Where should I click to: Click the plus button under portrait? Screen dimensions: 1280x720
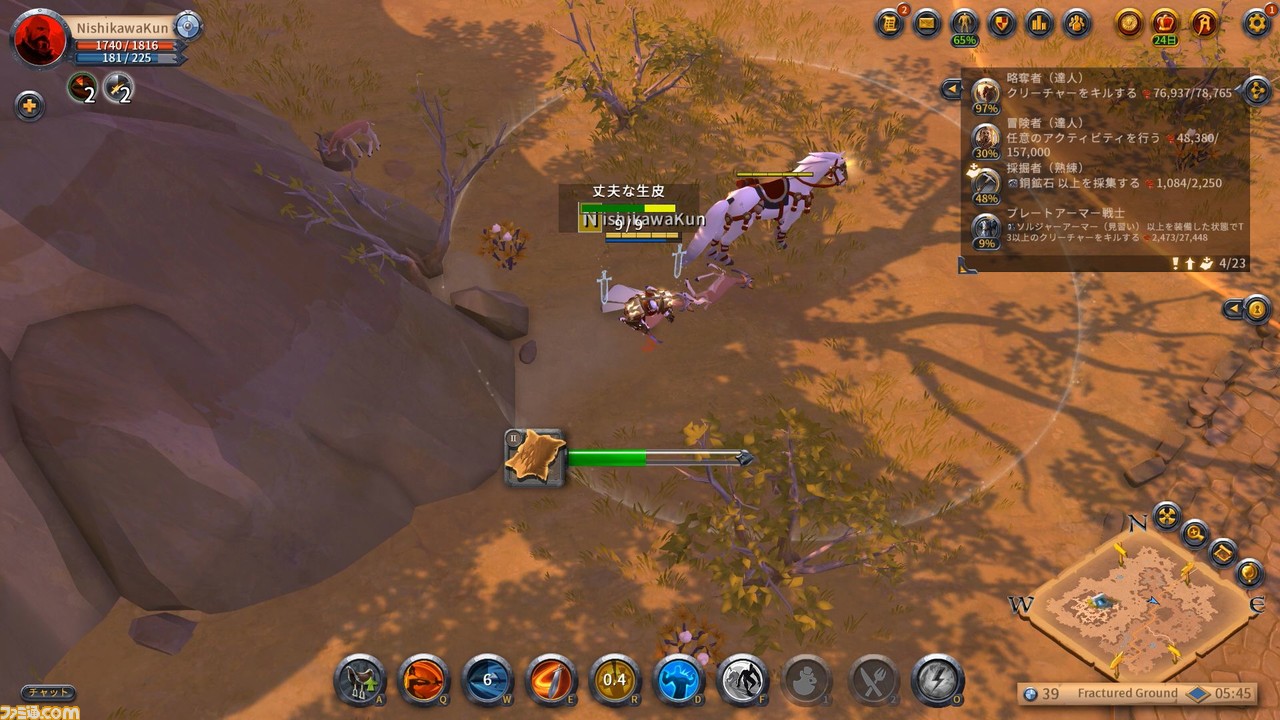click(29, 105)
